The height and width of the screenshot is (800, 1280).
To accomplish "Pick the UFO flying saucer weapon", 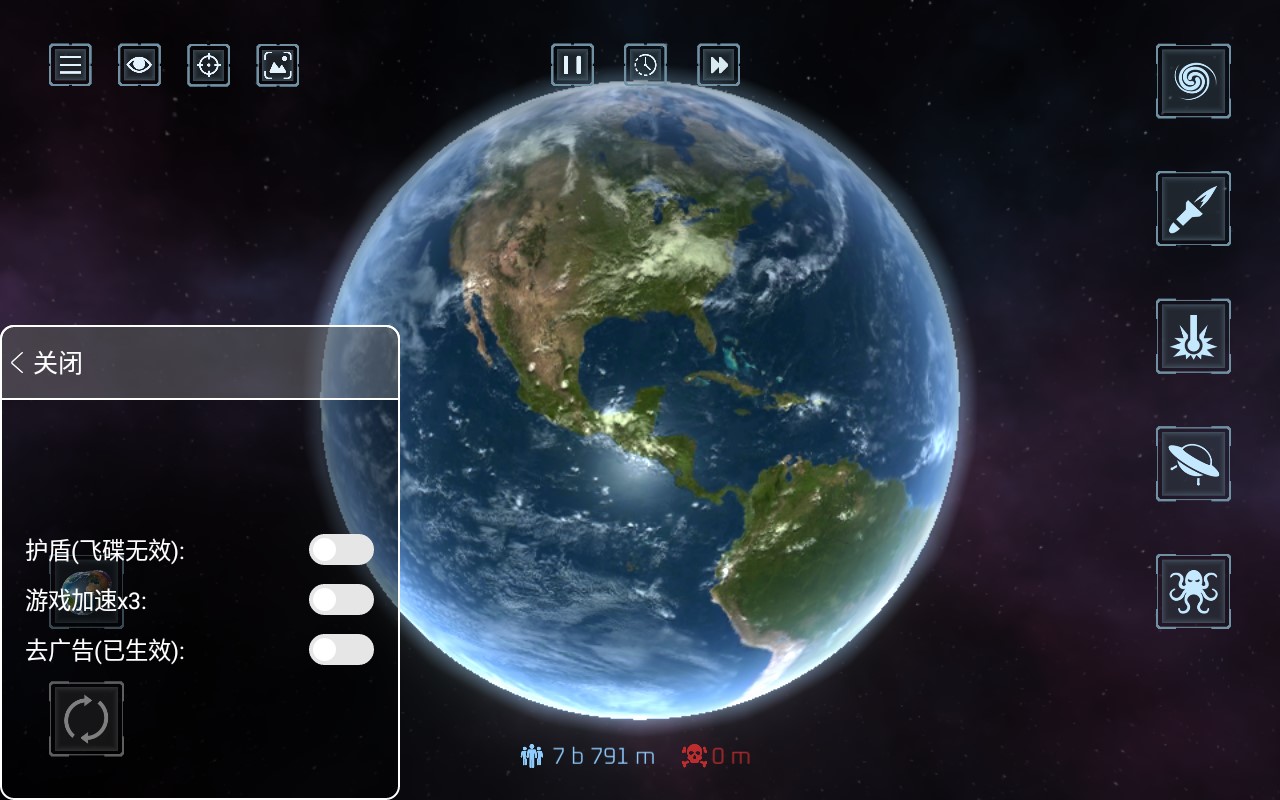I will coord(1193,463).
